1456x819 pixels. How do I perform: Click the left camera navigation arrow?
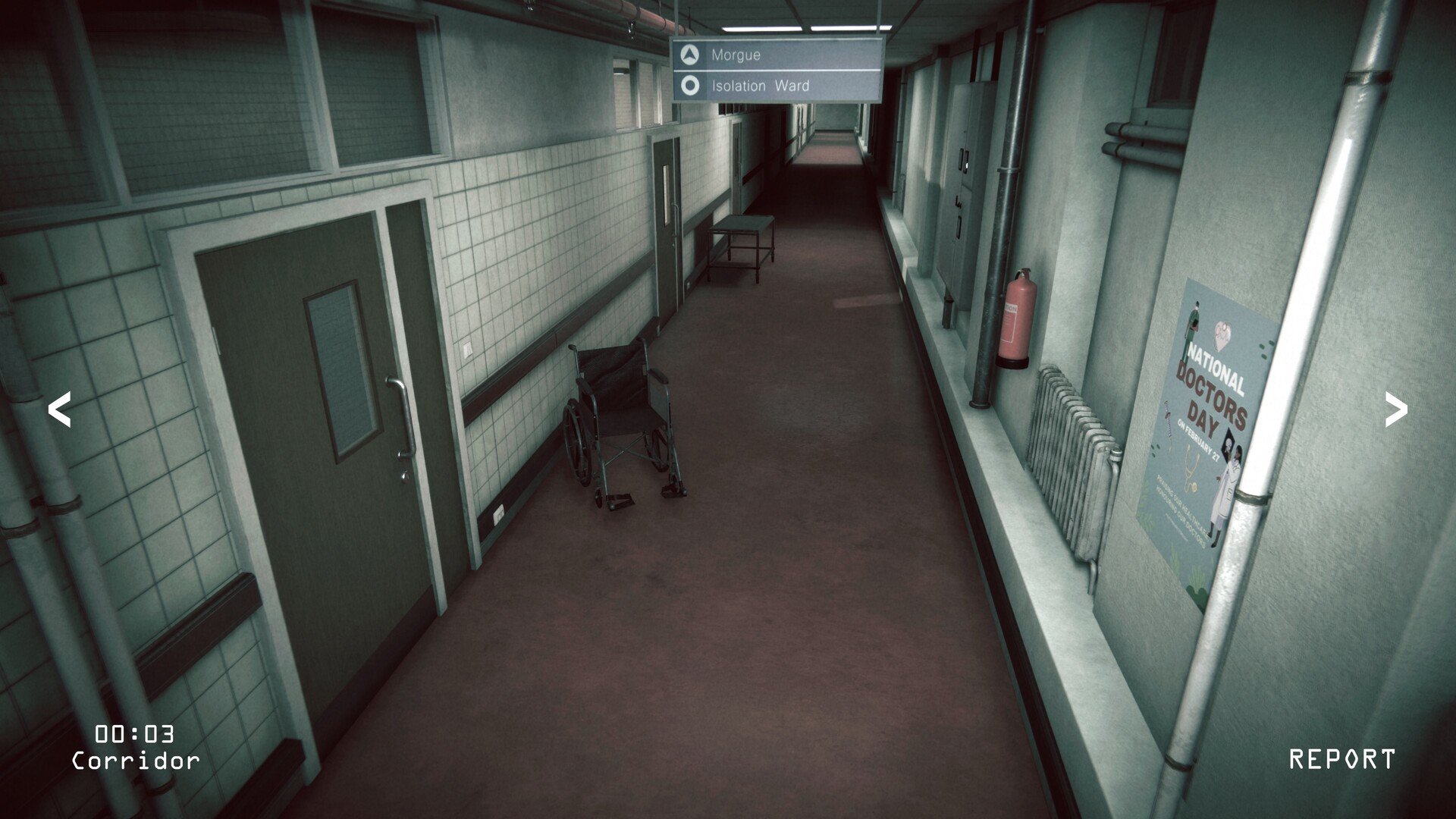point(61,409)
